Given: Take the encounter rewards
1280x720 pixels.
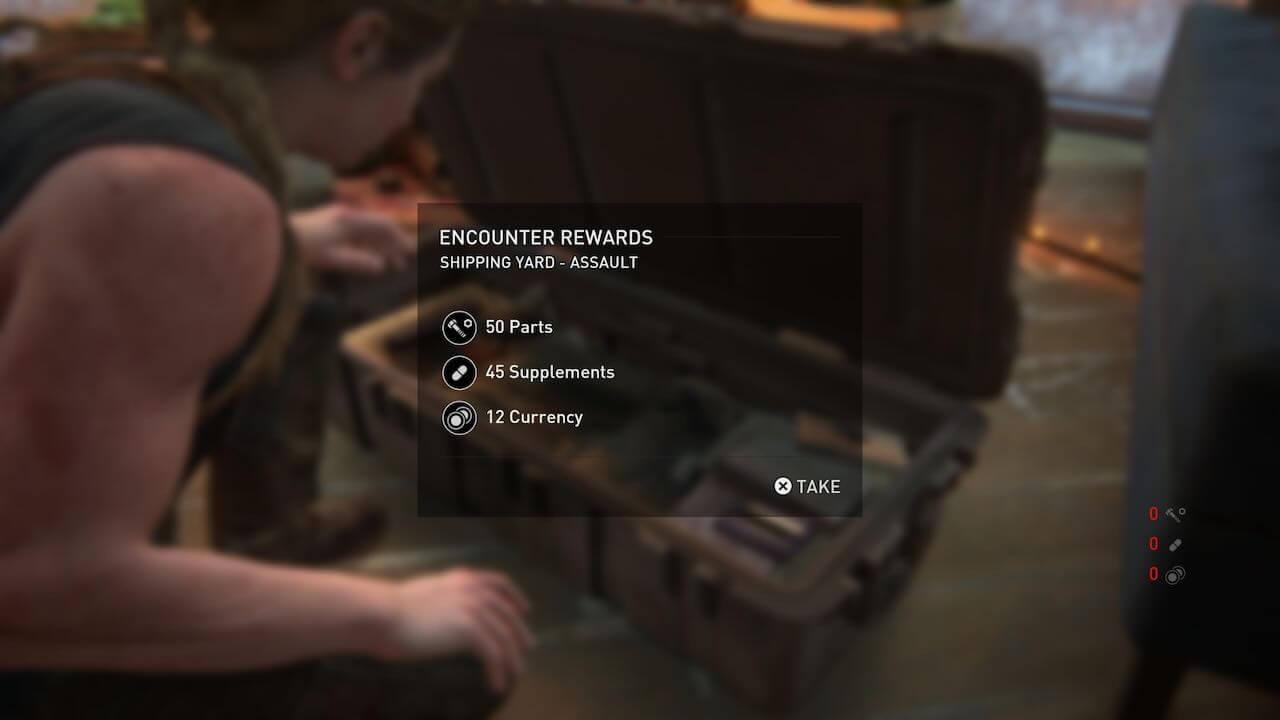Looking at the screenshot, I should point(808,486).
